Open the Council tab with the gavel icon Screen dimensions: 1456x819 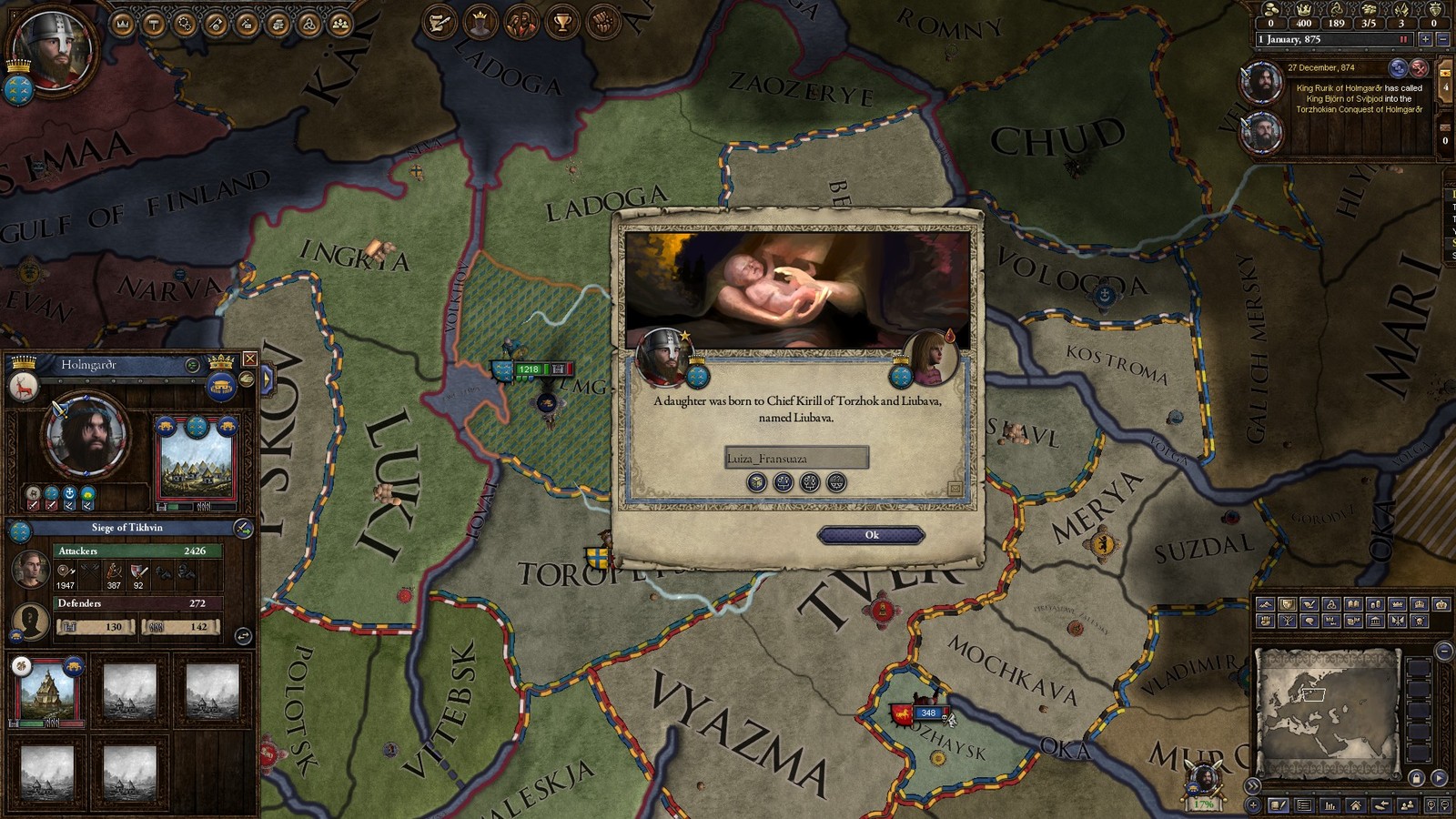[154, 24]
